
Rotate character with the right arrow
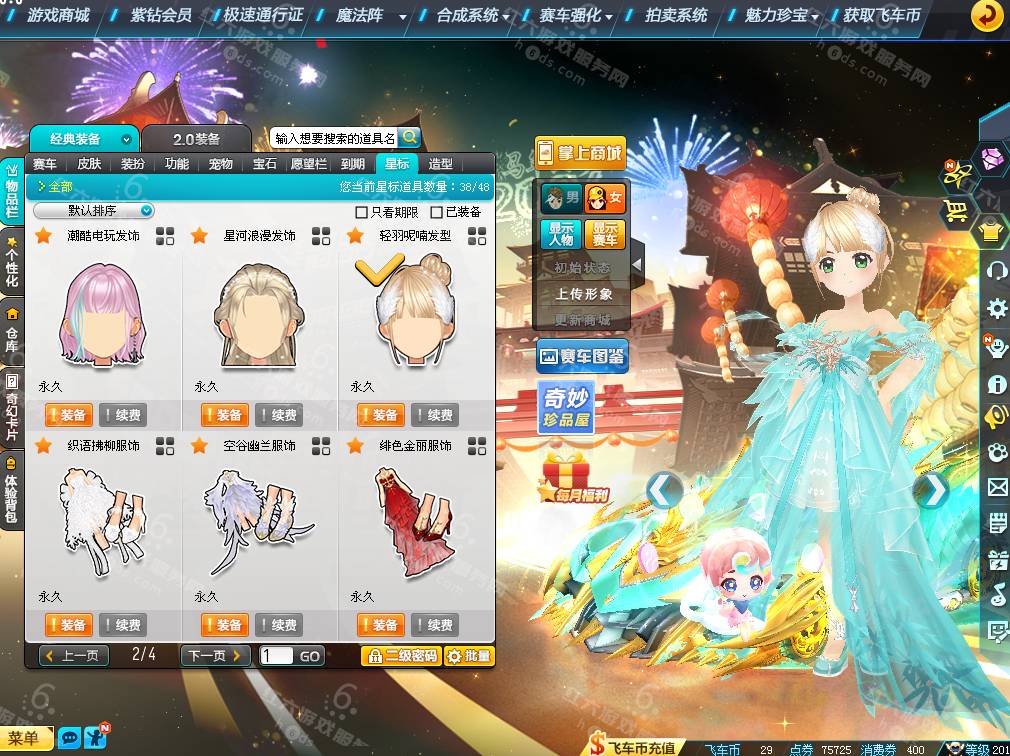pyautogui.click(x=932, y=490)
